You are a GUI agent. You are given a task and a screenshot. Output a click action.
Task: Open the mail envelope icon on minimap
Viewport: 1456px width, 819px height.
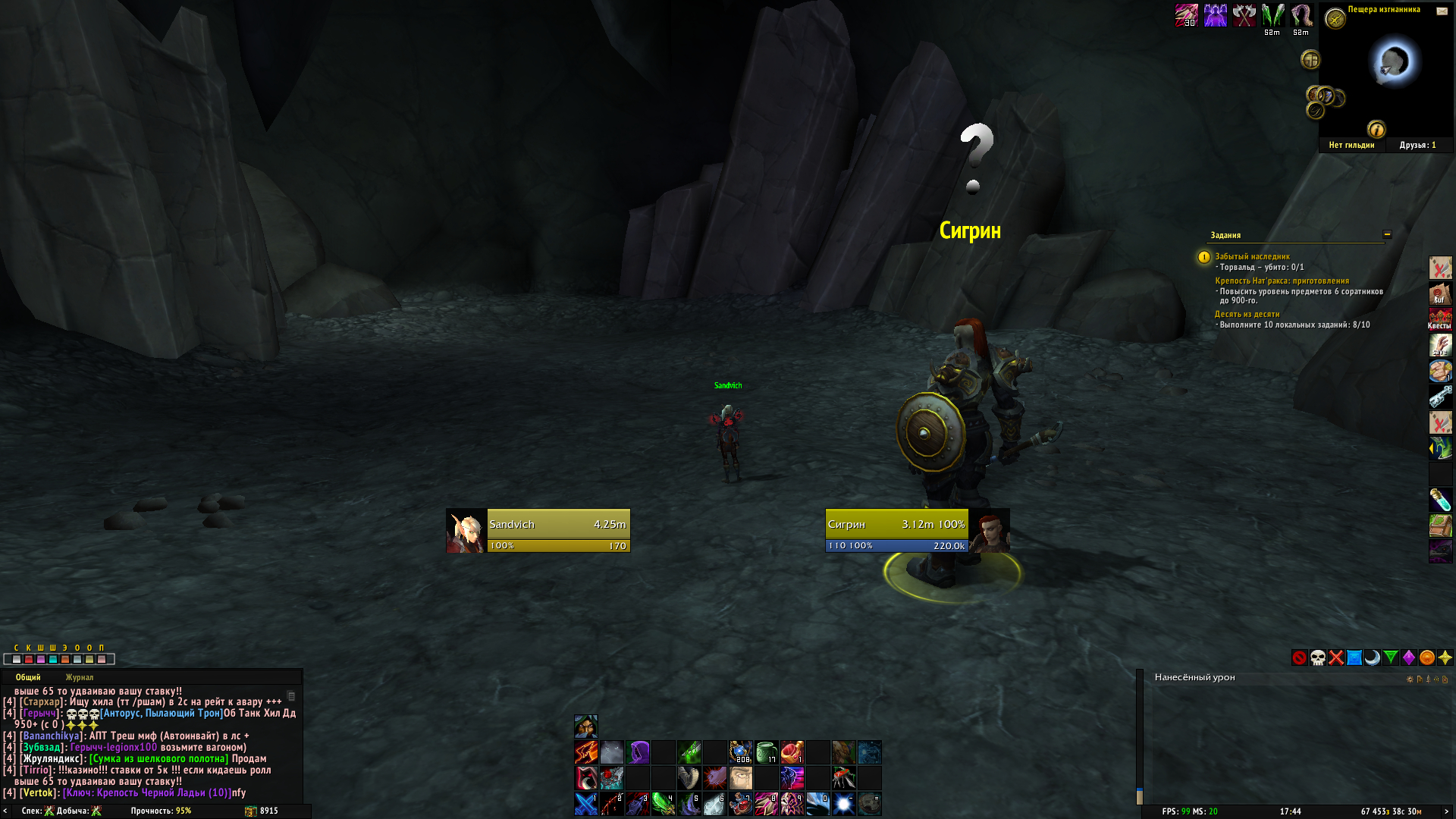[x=1442, y=11]
